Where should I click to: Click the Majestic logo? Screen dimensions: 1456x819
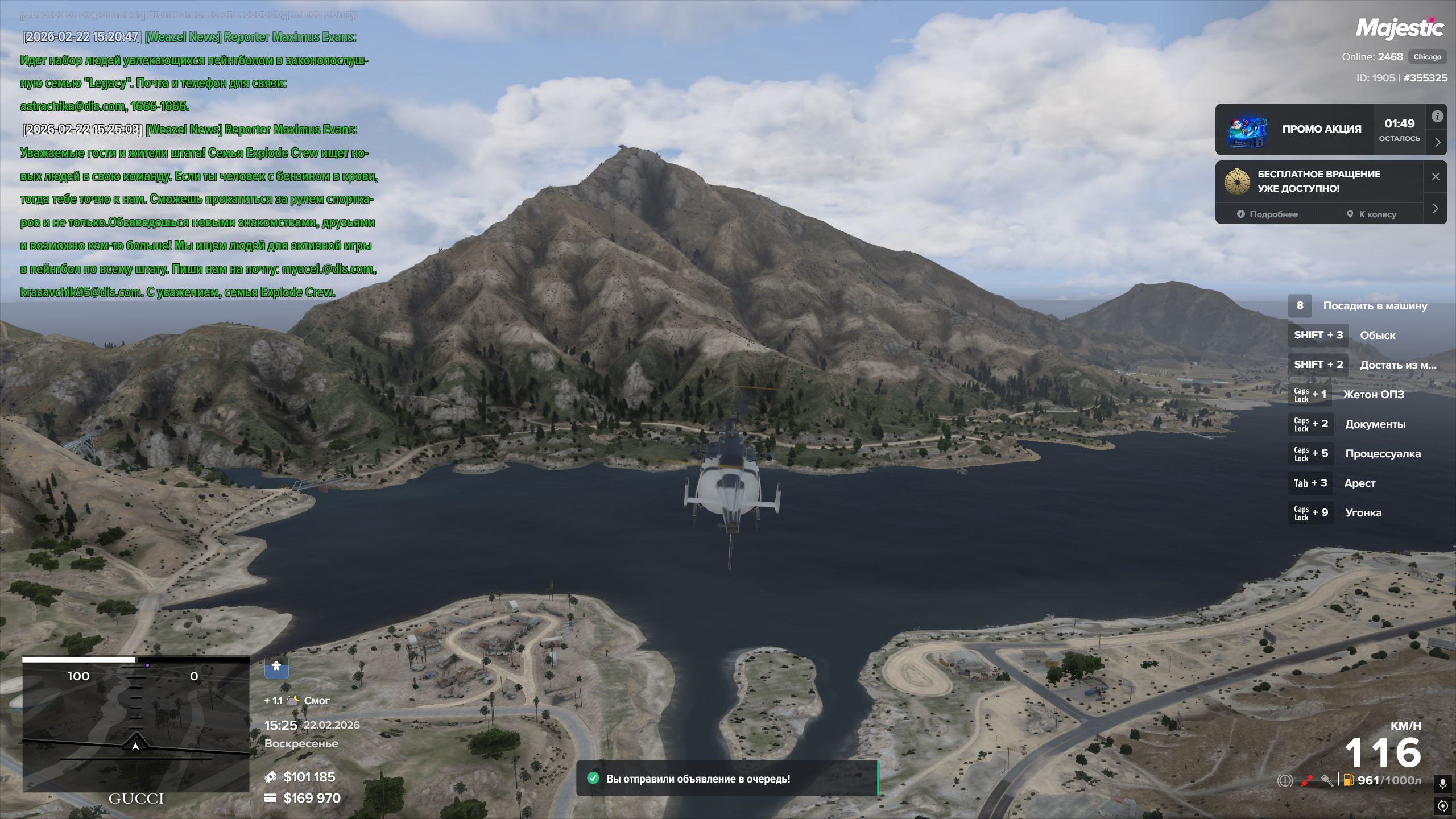click(1399, 28)
